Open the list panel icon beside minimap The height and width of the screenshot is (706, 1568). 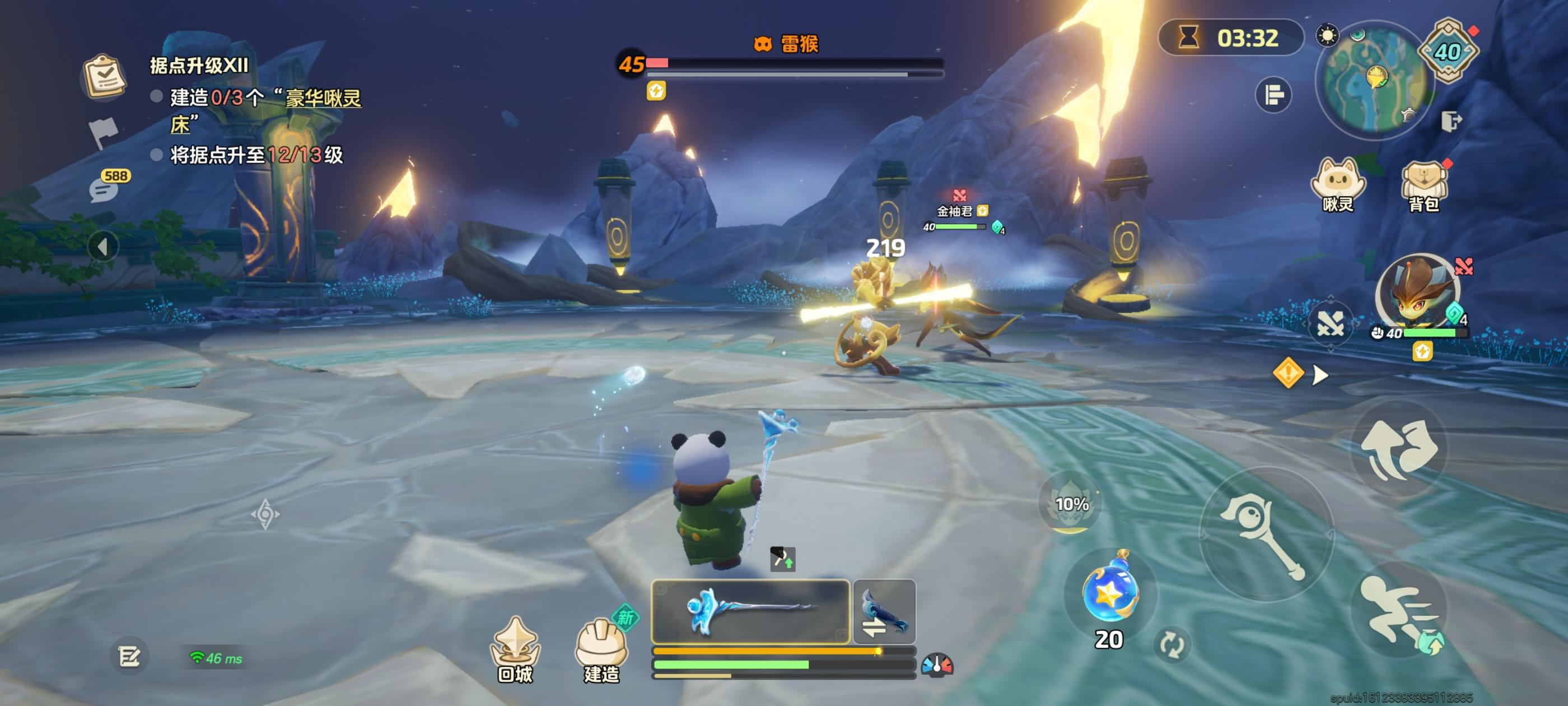click(x=1273, y=95)
